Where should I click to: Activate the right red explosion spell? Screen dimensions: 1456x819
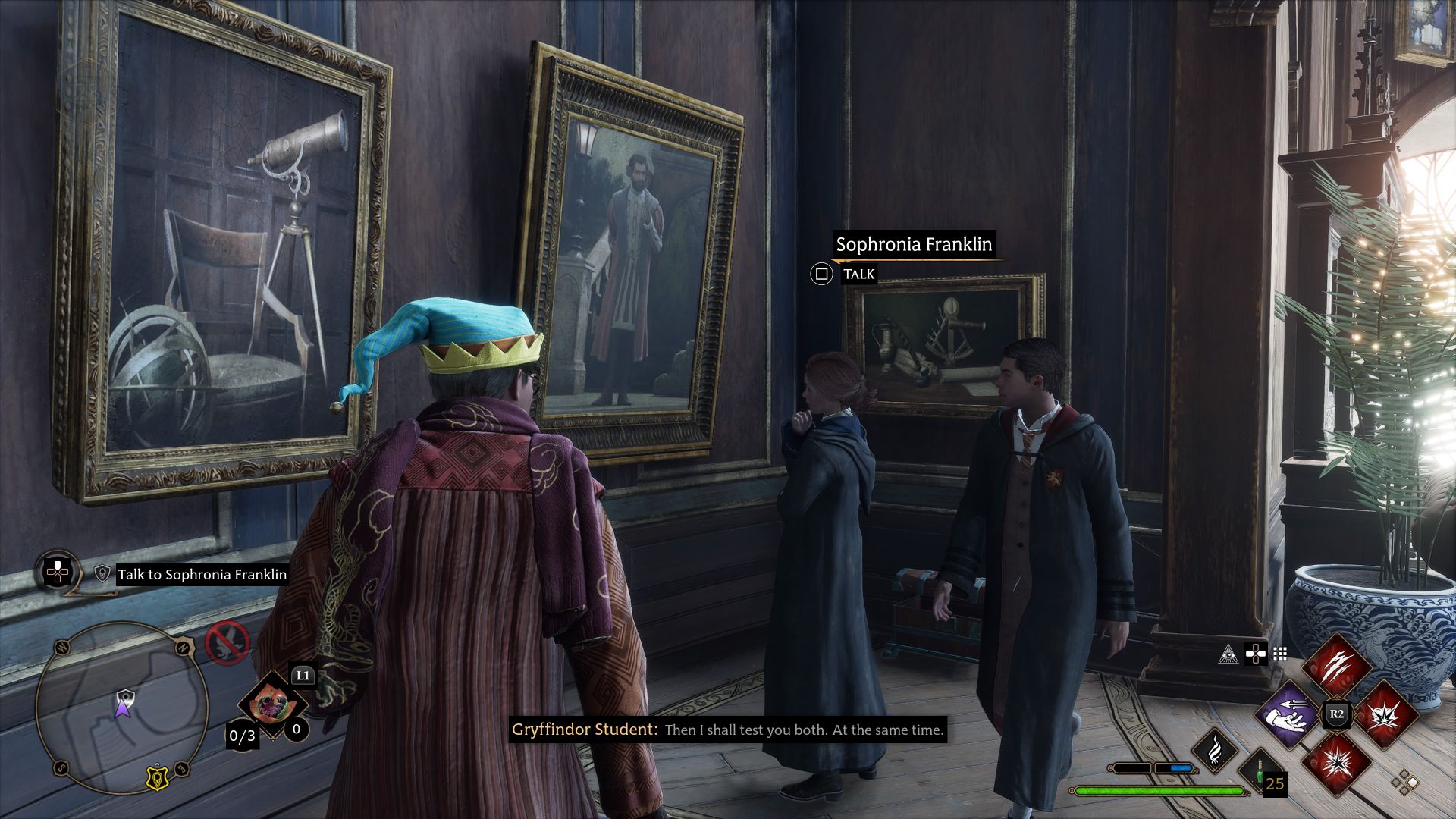(1385, 714)
